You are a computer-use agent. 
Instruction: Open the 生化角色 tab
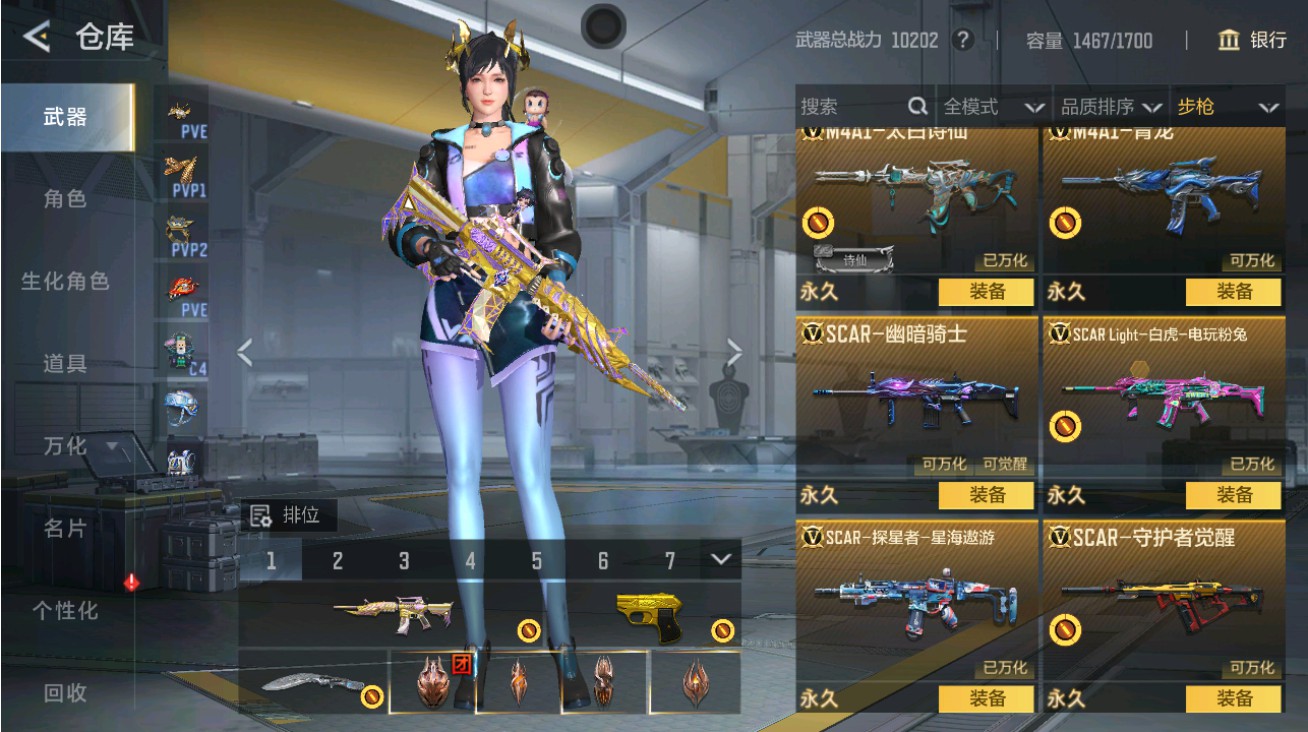point(65,281)
